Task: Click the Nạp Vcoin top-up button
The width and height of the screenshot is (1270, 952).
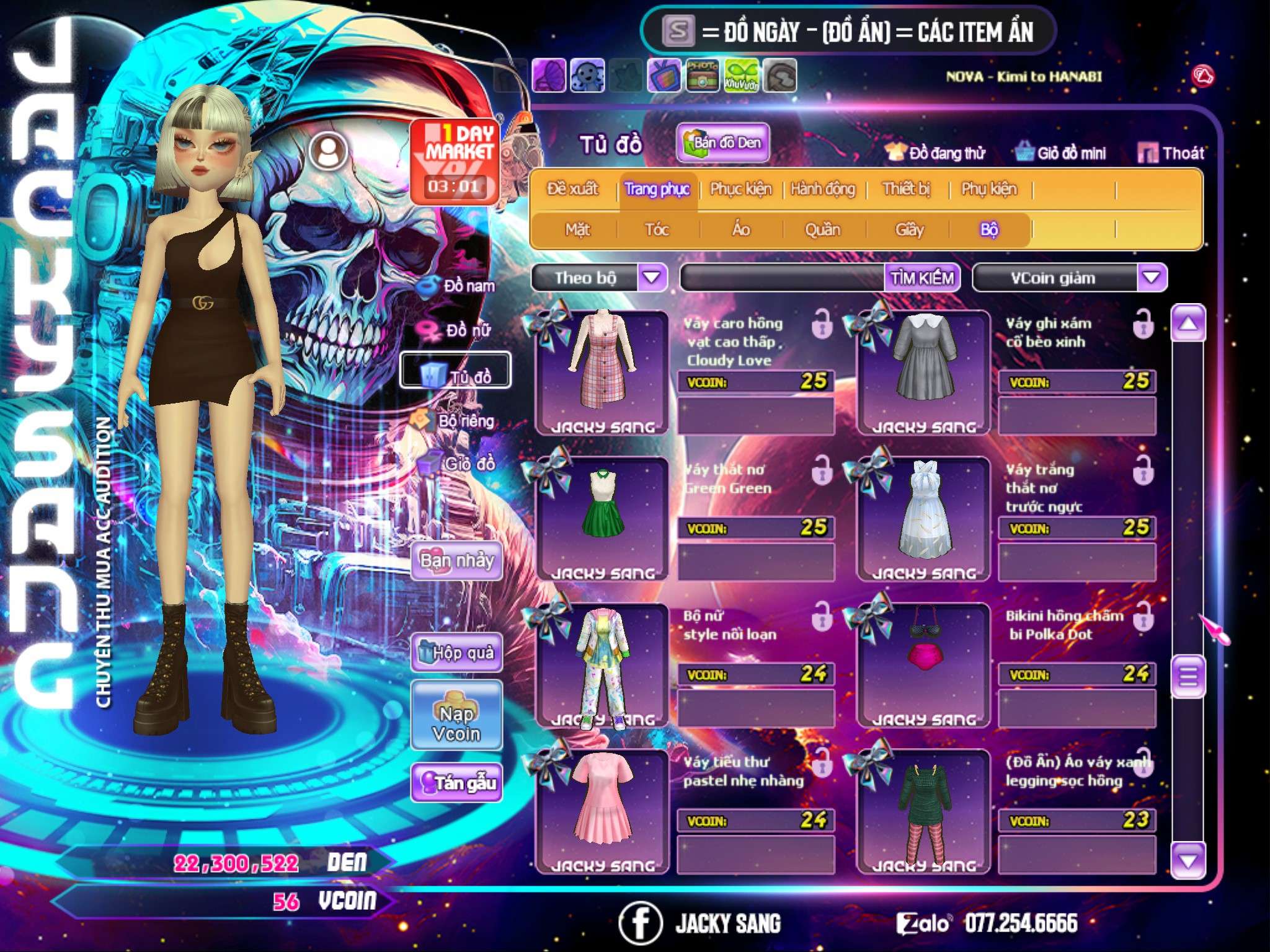Action: 456,723
